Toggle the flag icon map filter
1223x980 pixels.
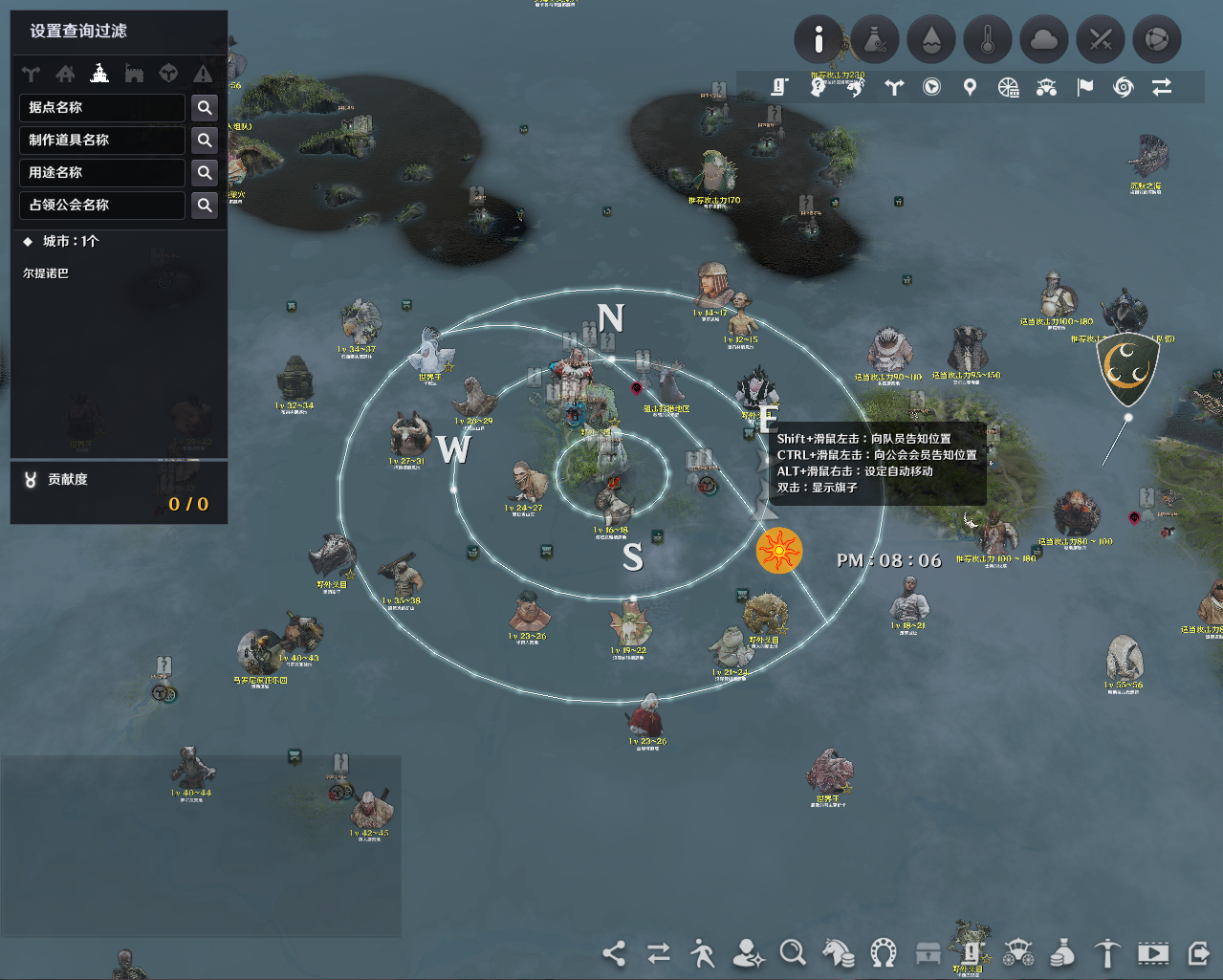pyautogui.click(x=1085, y=88)
